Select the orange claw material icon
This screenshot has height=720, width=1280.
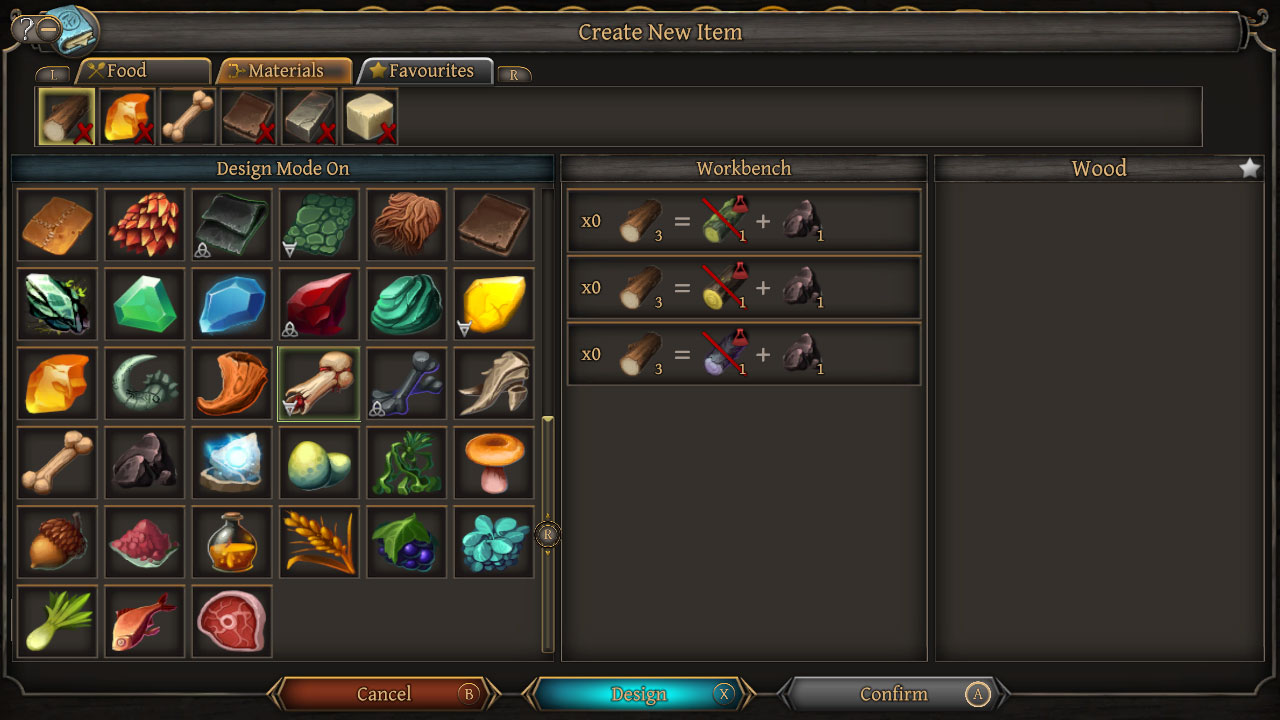(x=231, y=382)
